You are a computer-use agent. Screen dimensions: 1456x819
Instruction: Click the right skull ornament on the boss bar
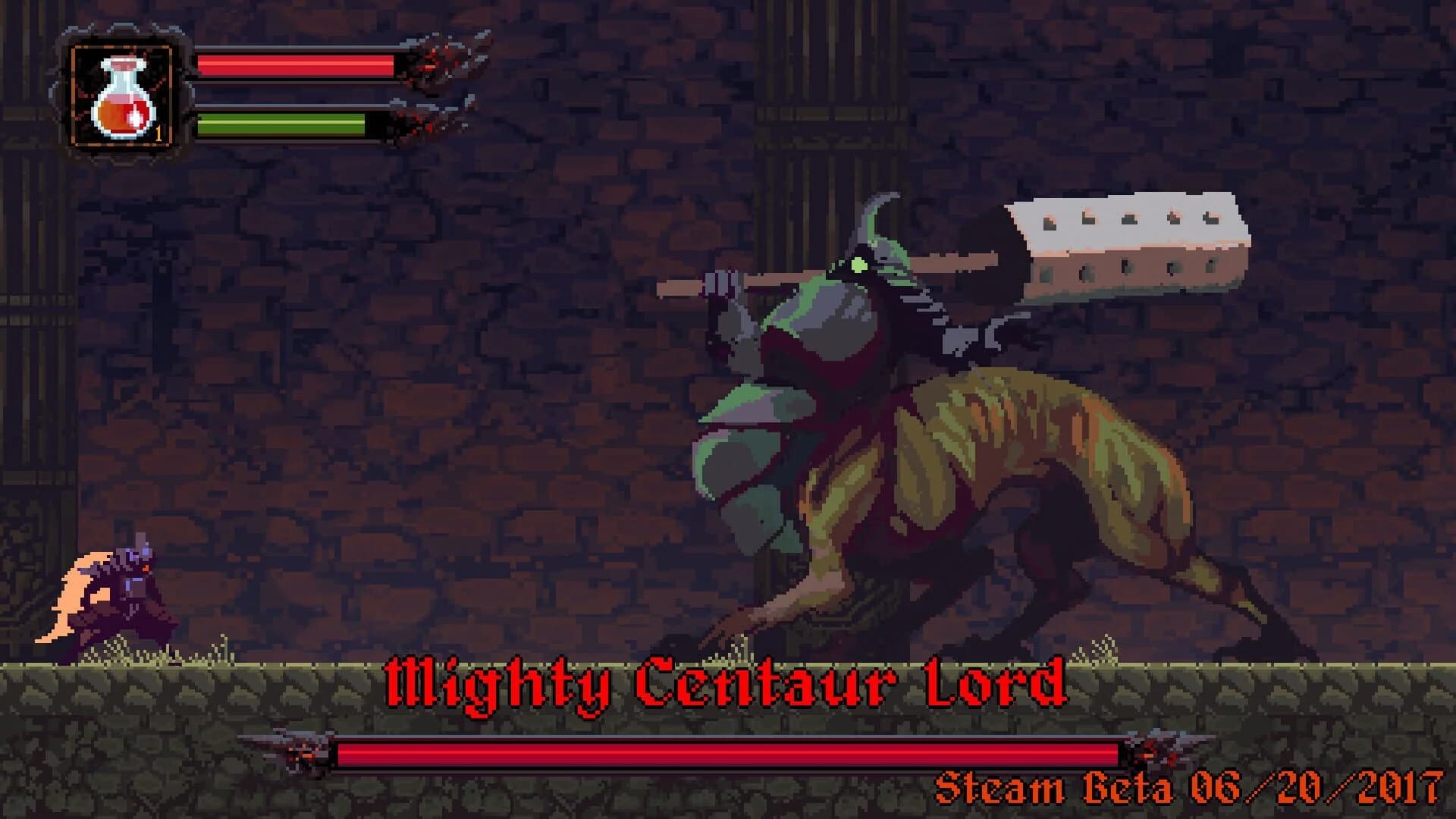point(1160,747)
